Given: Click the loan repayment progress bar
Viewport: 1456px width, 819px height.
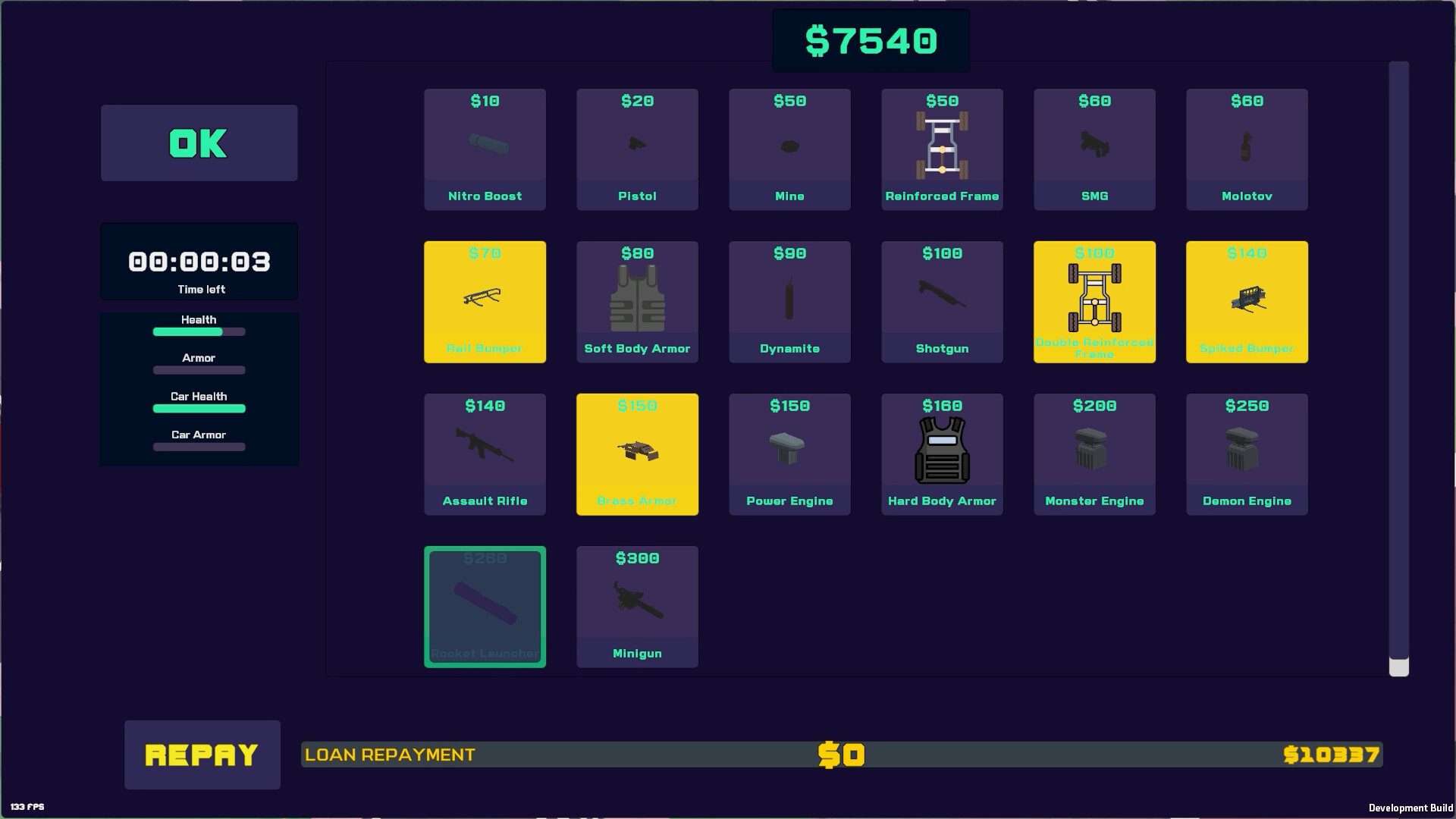Looking at the screenshot, I should pos(842,755).
